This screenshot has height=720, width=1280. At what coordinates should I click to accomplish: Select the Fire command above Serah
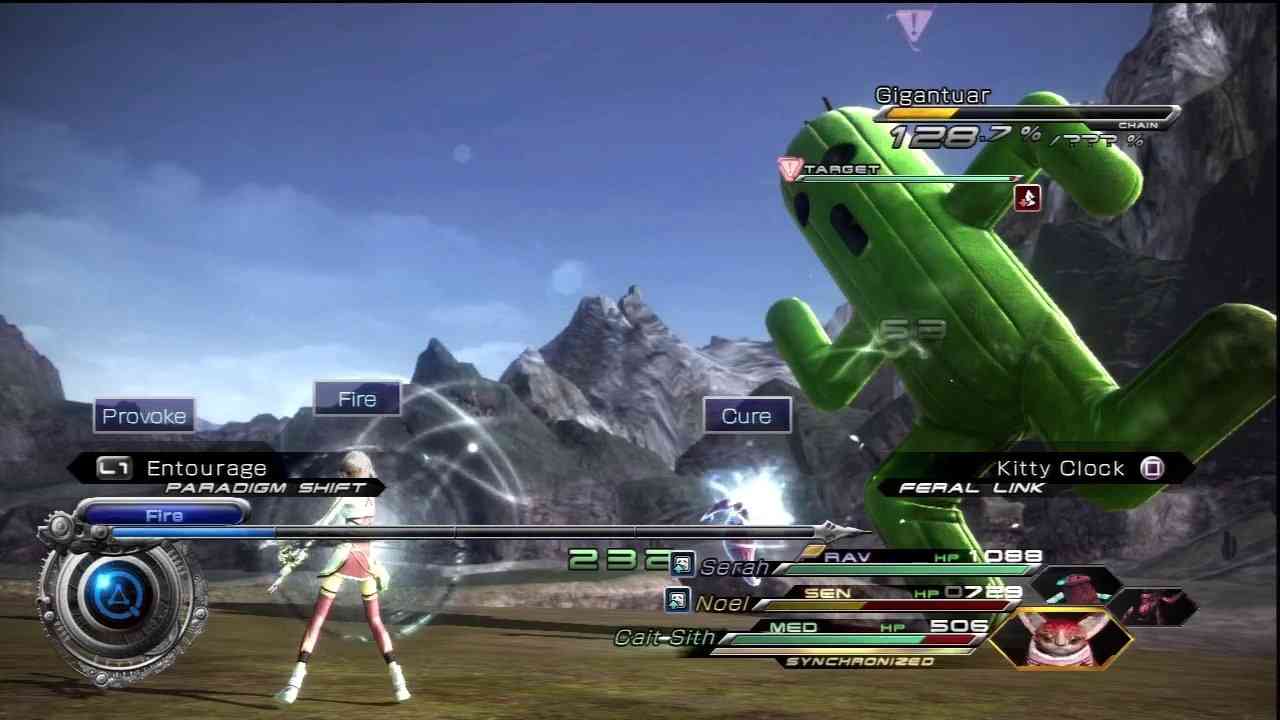(356, 398)
